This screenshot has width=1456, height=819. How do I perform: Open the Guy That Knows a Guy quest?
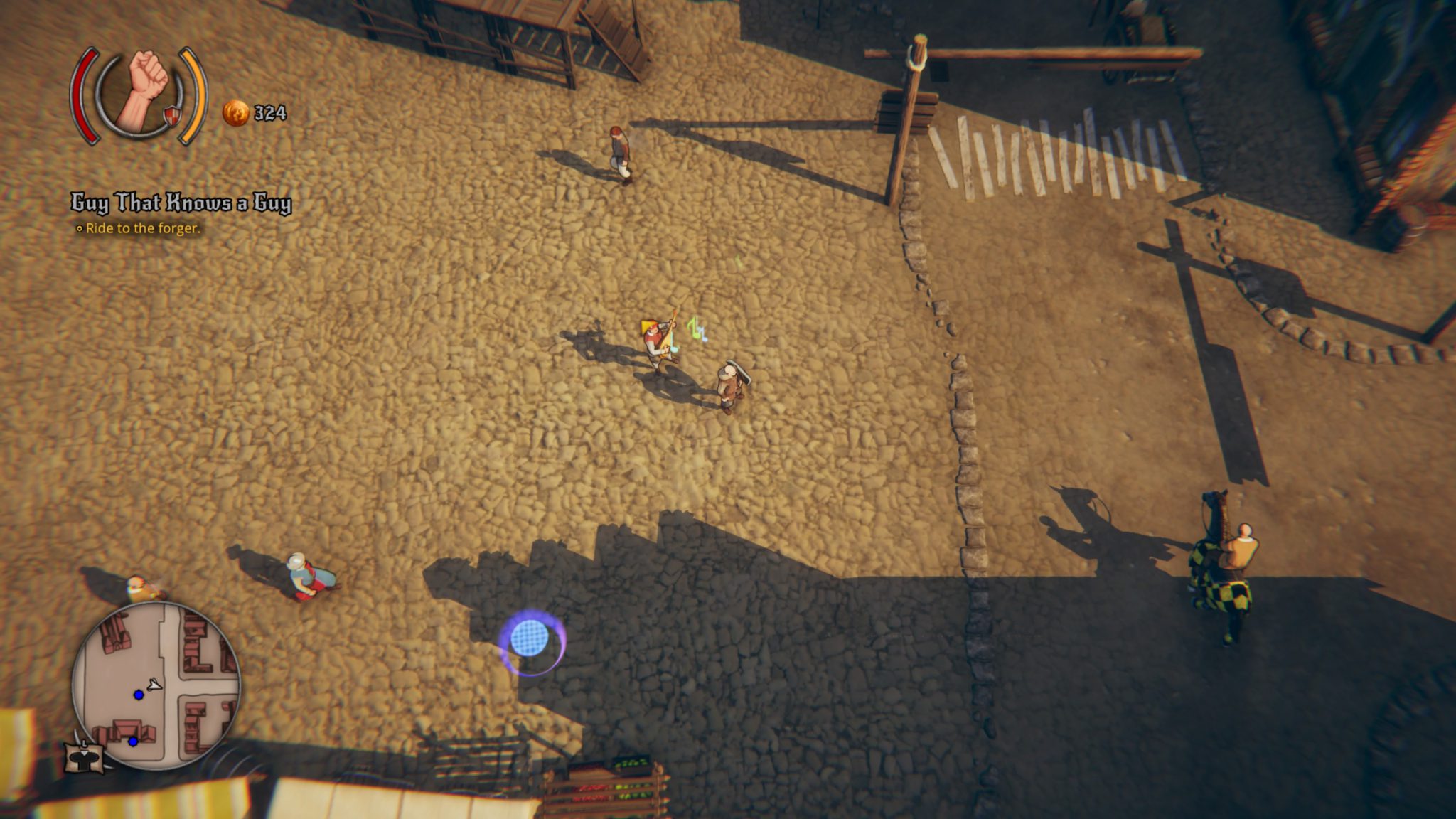[181, 203]
